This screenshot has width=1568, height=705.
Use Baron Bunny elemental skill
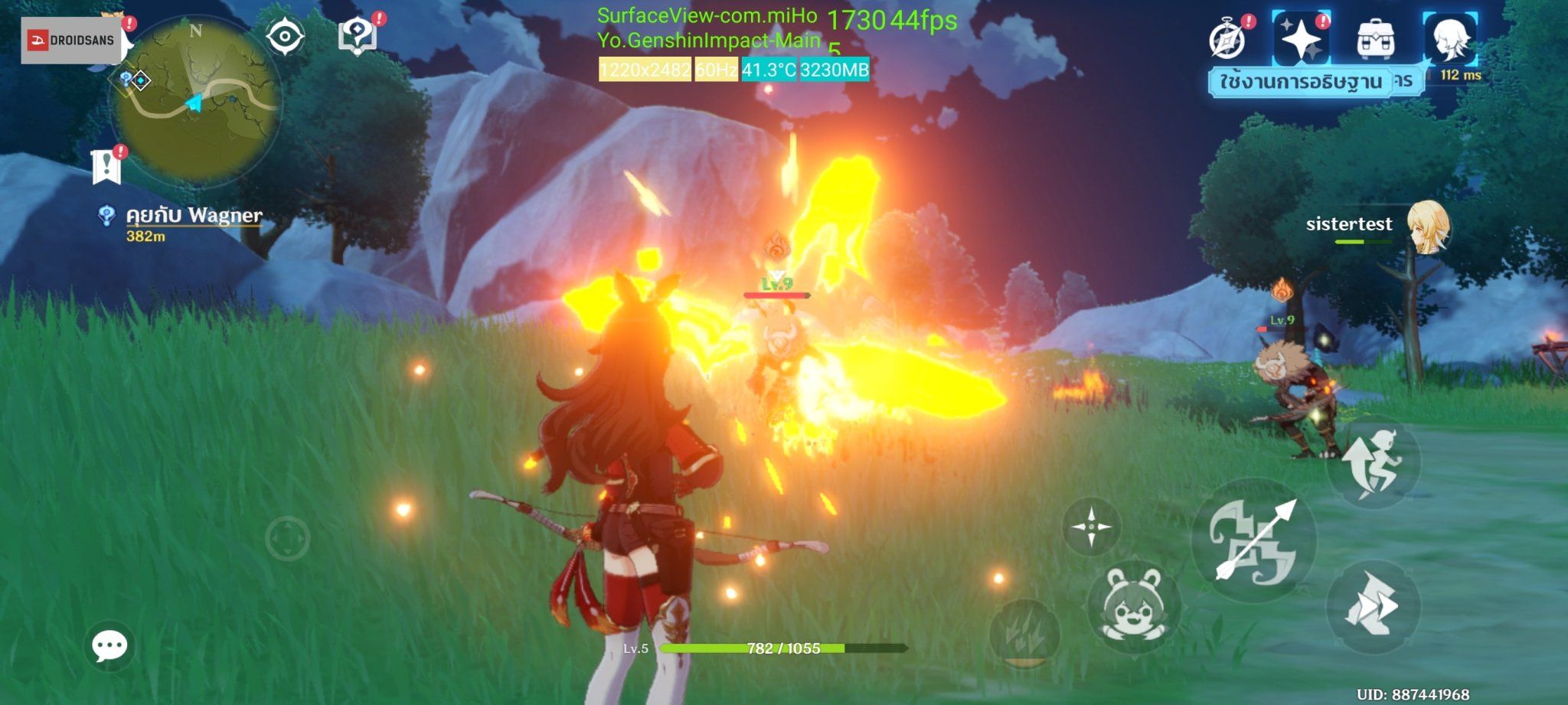[1134, 606]
